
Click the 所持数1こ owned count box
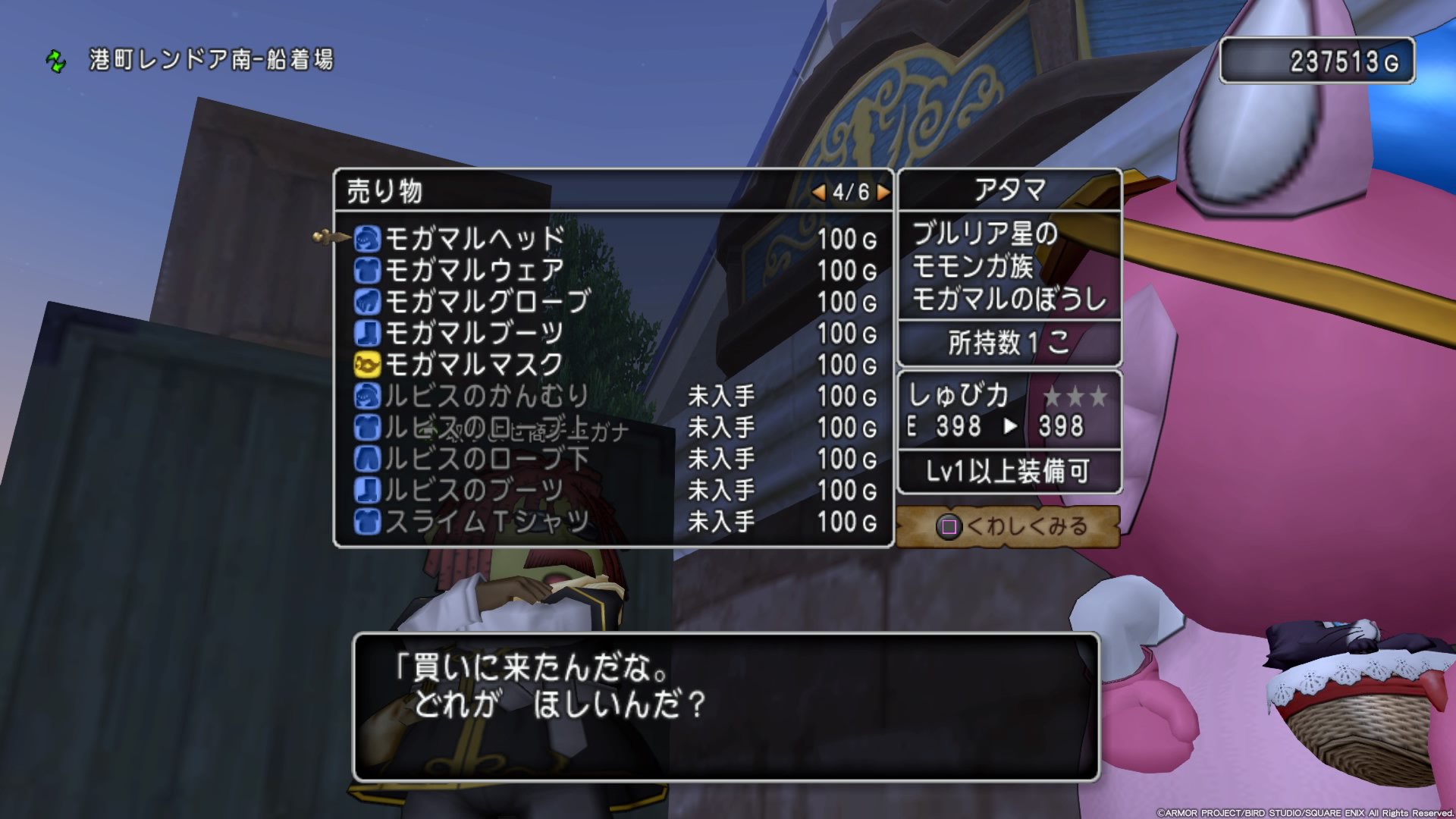[1007, 343]
